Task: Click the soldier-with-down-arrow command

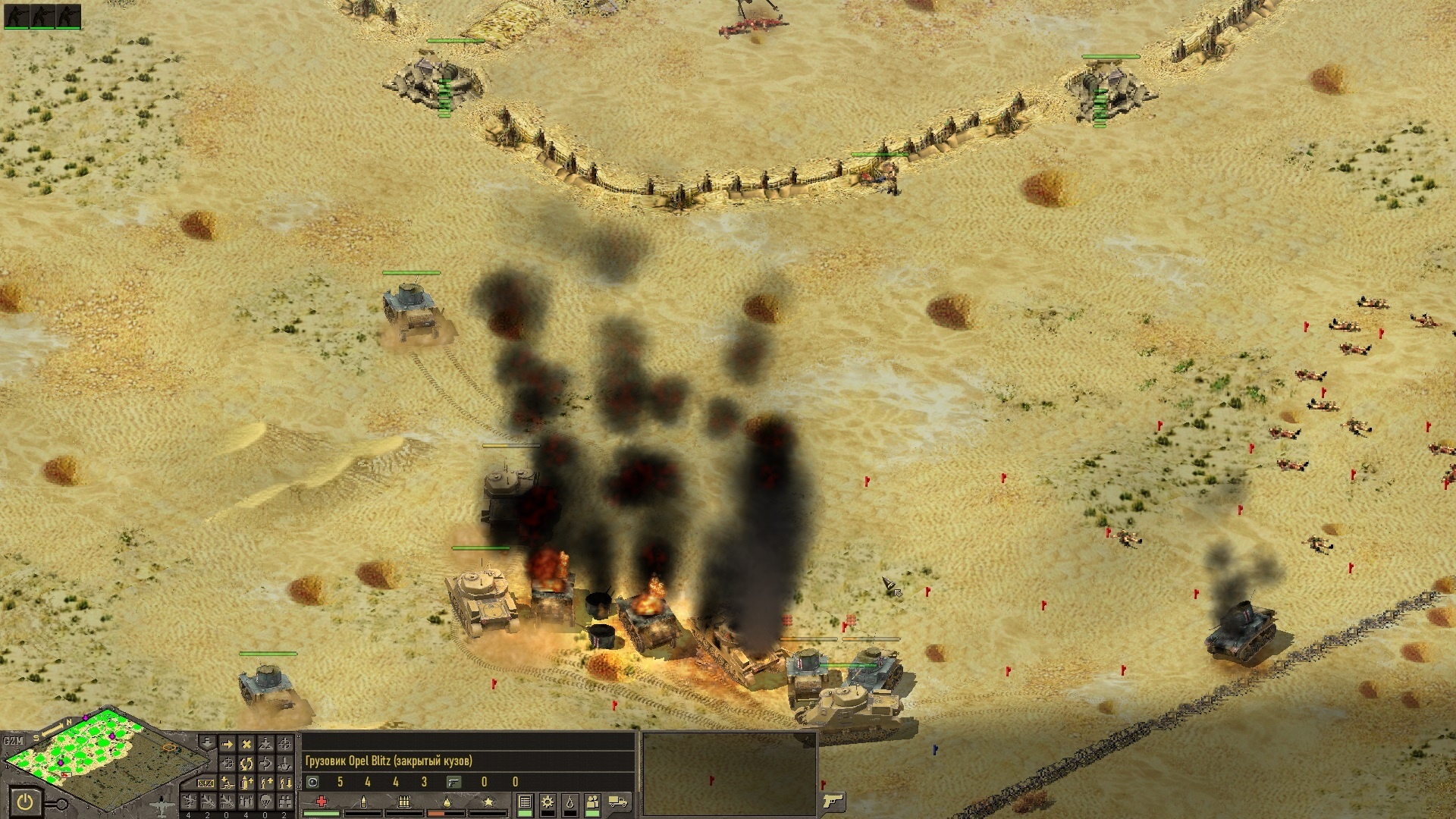Action: coord(285,782)
